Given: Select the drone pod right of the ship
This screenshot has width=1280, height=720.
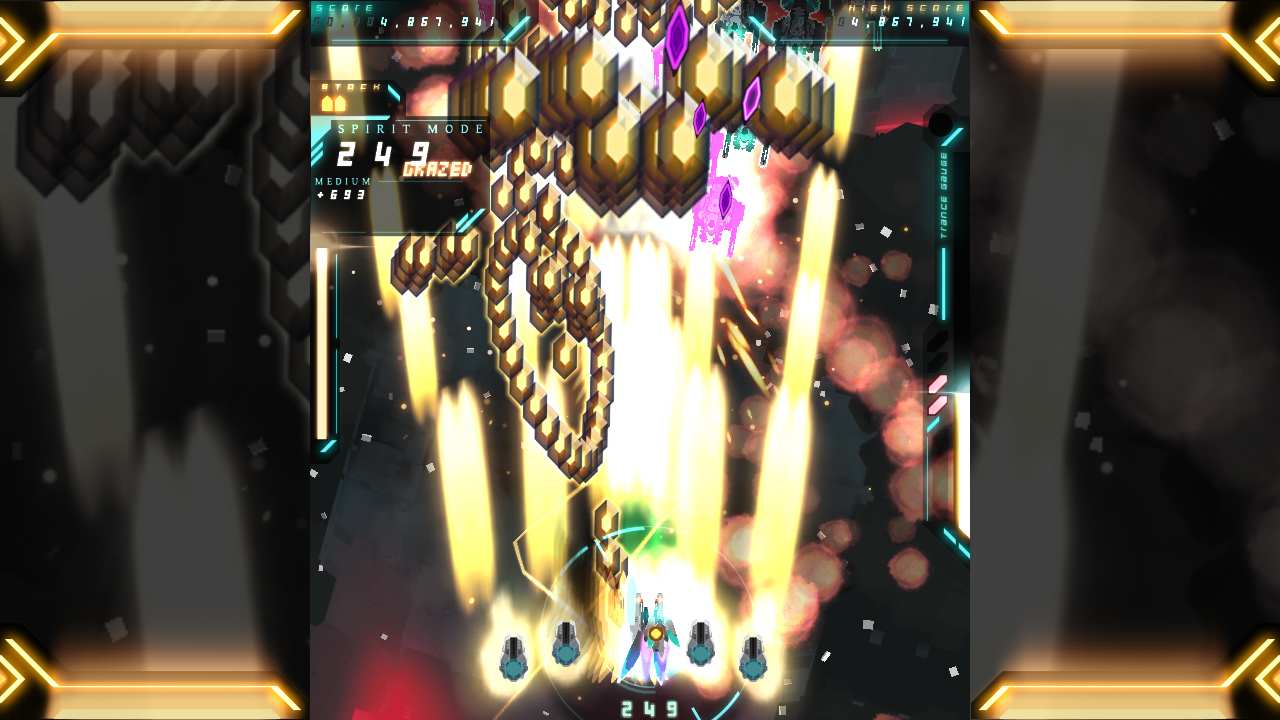Looking at the screenshot, I should click(703, 643).
